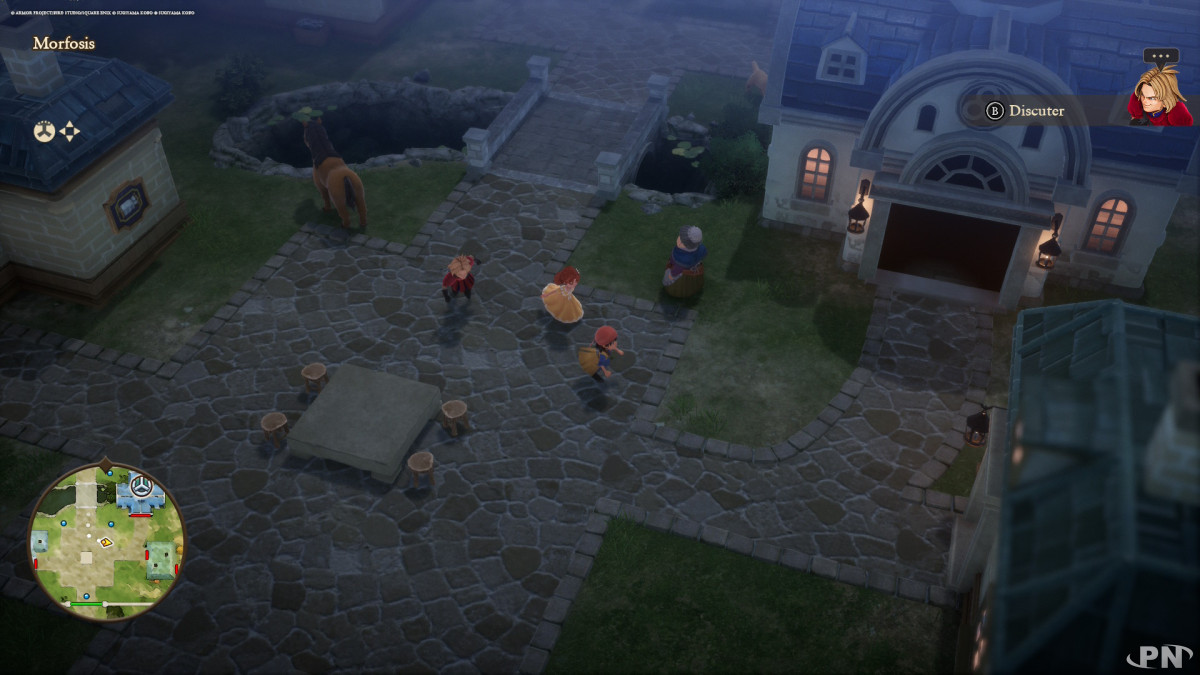Open the round three-pronged emblem icon under Morfosis

pyautogui.click(x=44, y=131)
